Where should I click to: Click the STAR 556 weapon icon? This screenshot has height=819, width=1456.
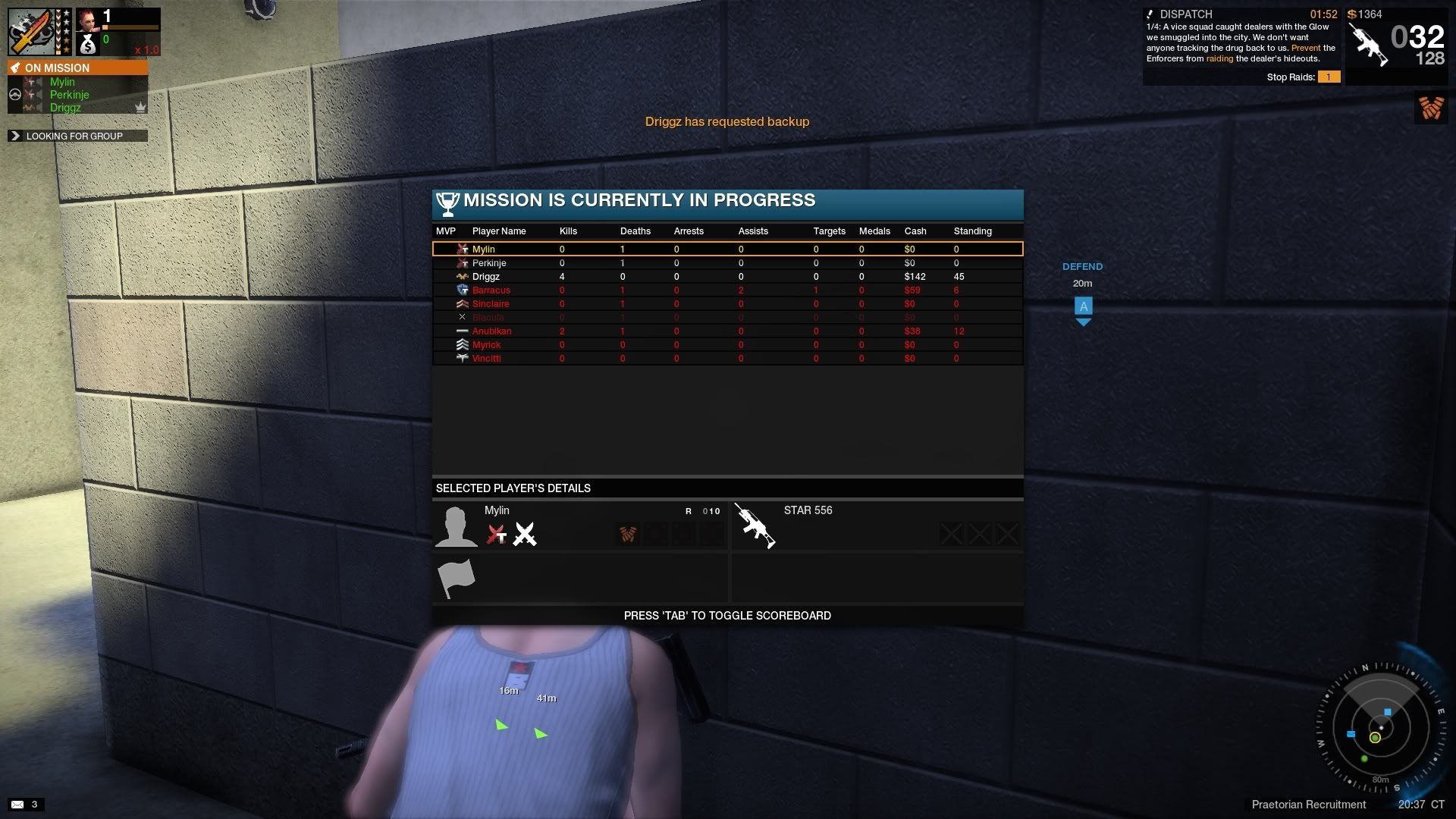pyautogui.click(x=755, y=526)
